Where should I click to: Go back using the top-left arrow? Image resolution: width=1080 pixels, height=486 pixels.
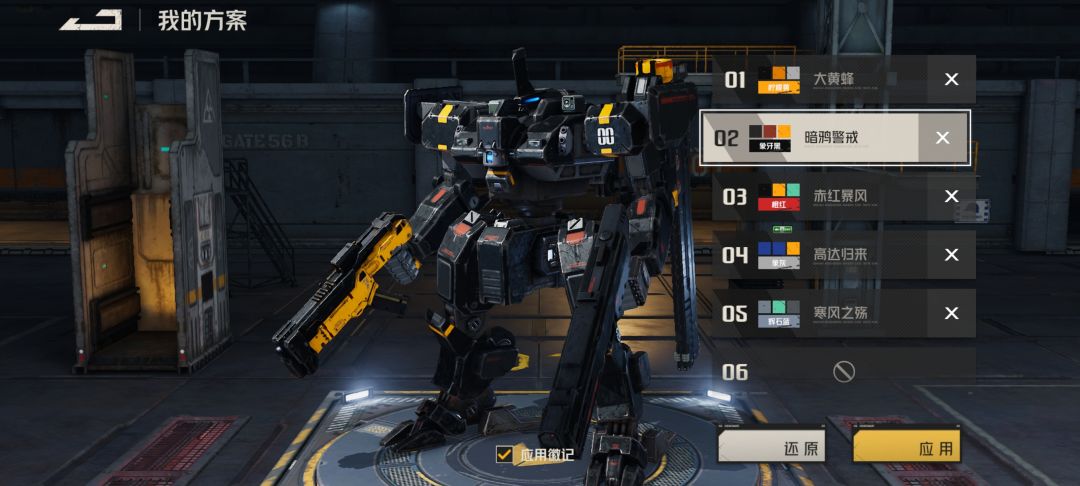(91, 20)
